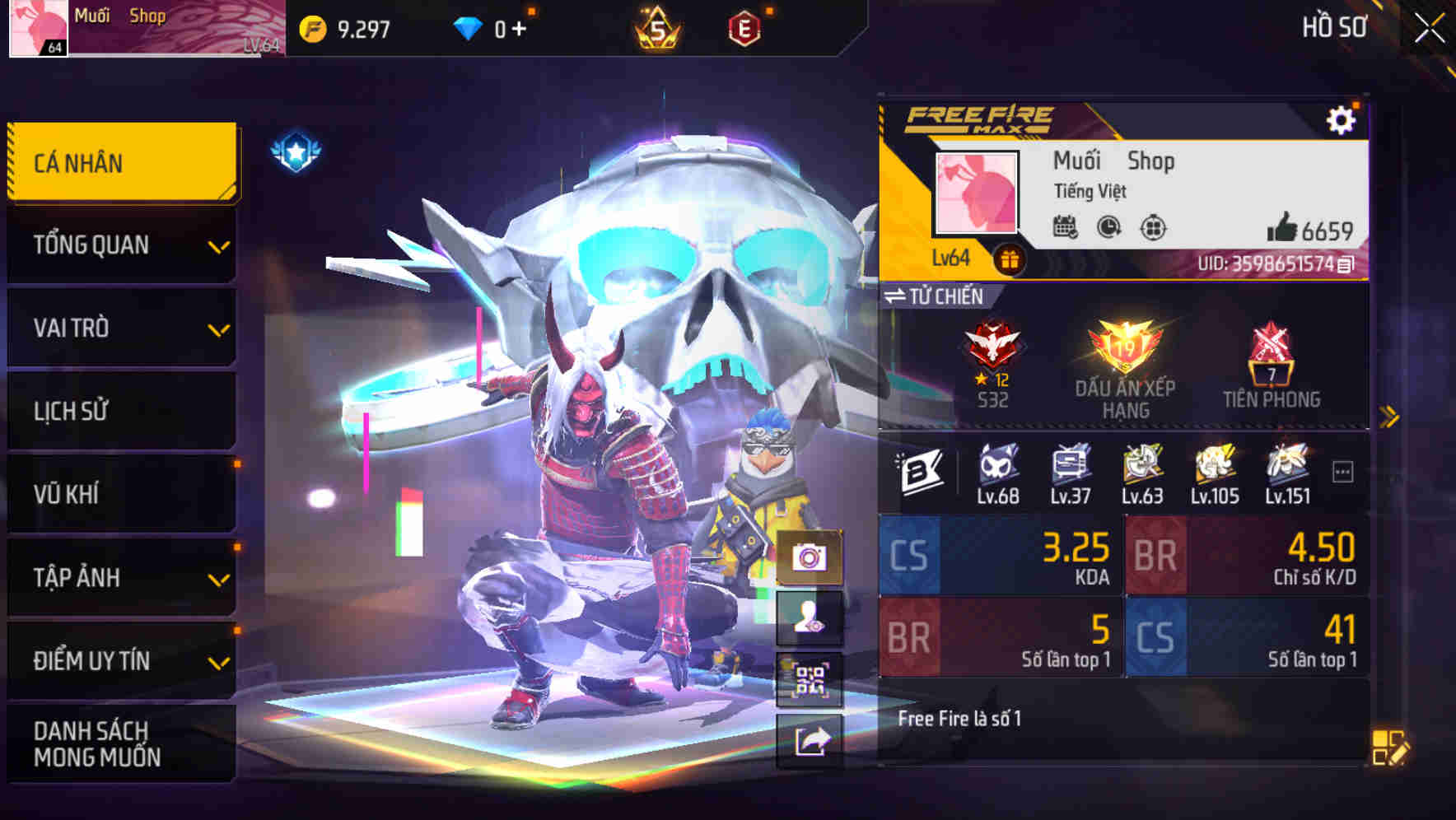Expand the Tổng Quan section
1456x820 pixels.
tap(120, 245)
